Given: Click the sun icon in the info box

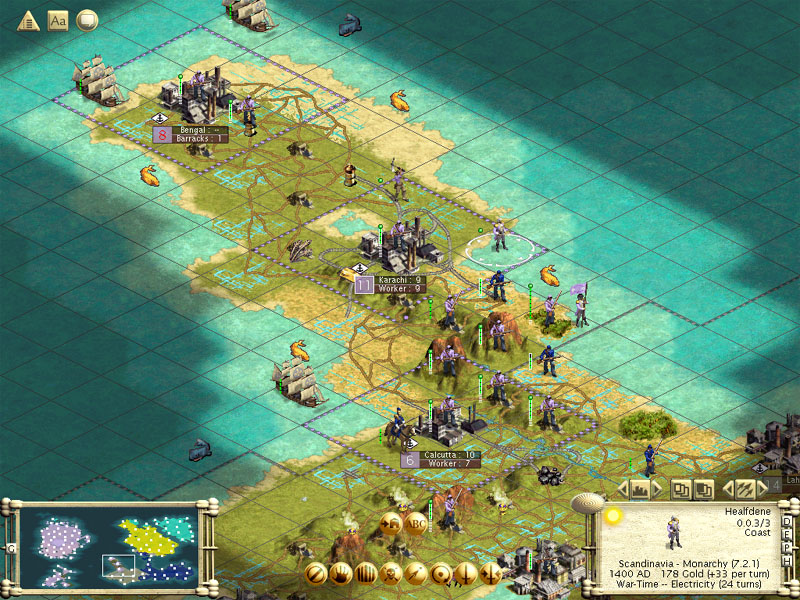Looking at the screenshot, I should (x=614, y=515).
